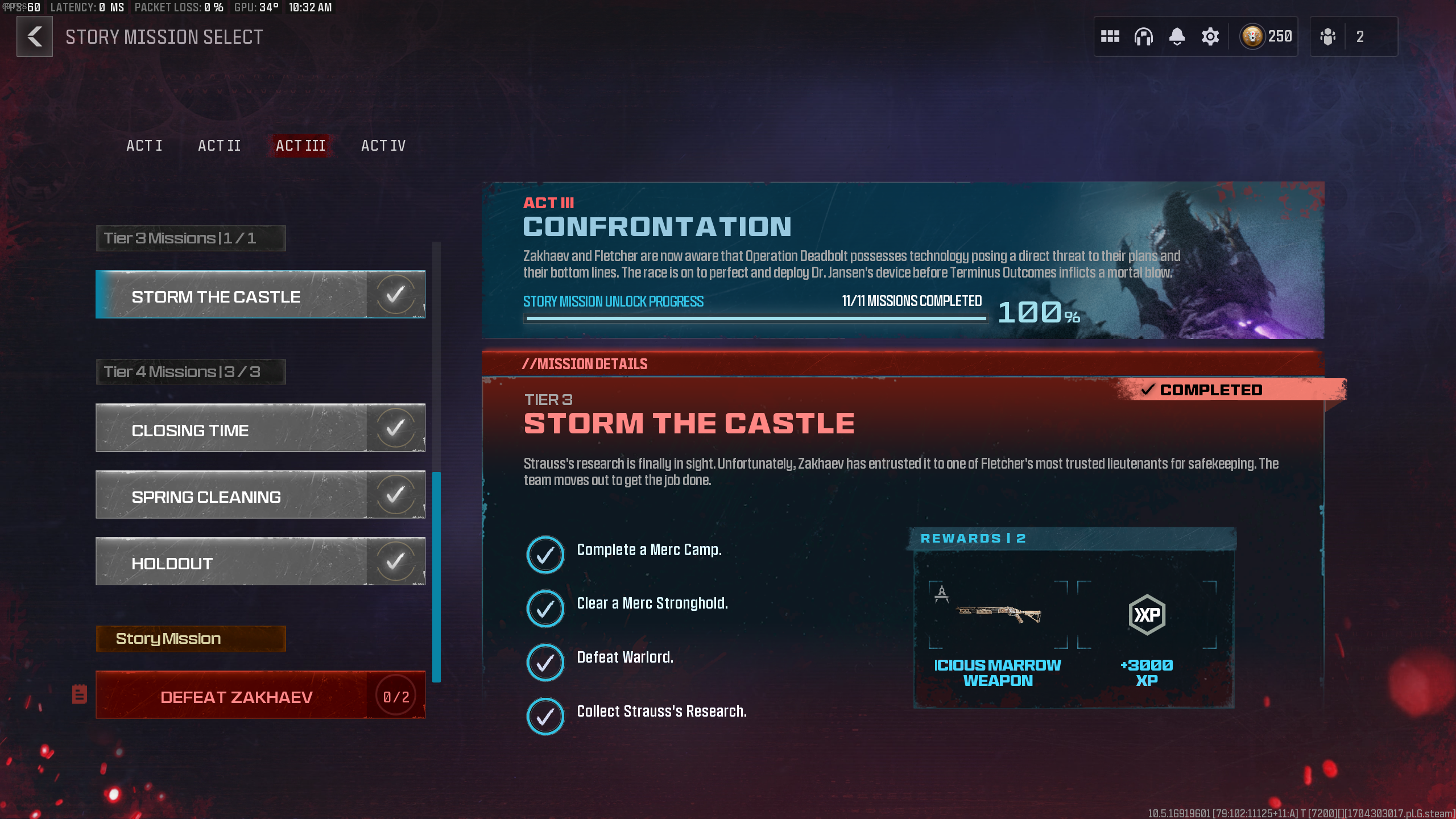Go back from Story Mission Select
This screenshot has height=819, width=1456.
(35, 36)
